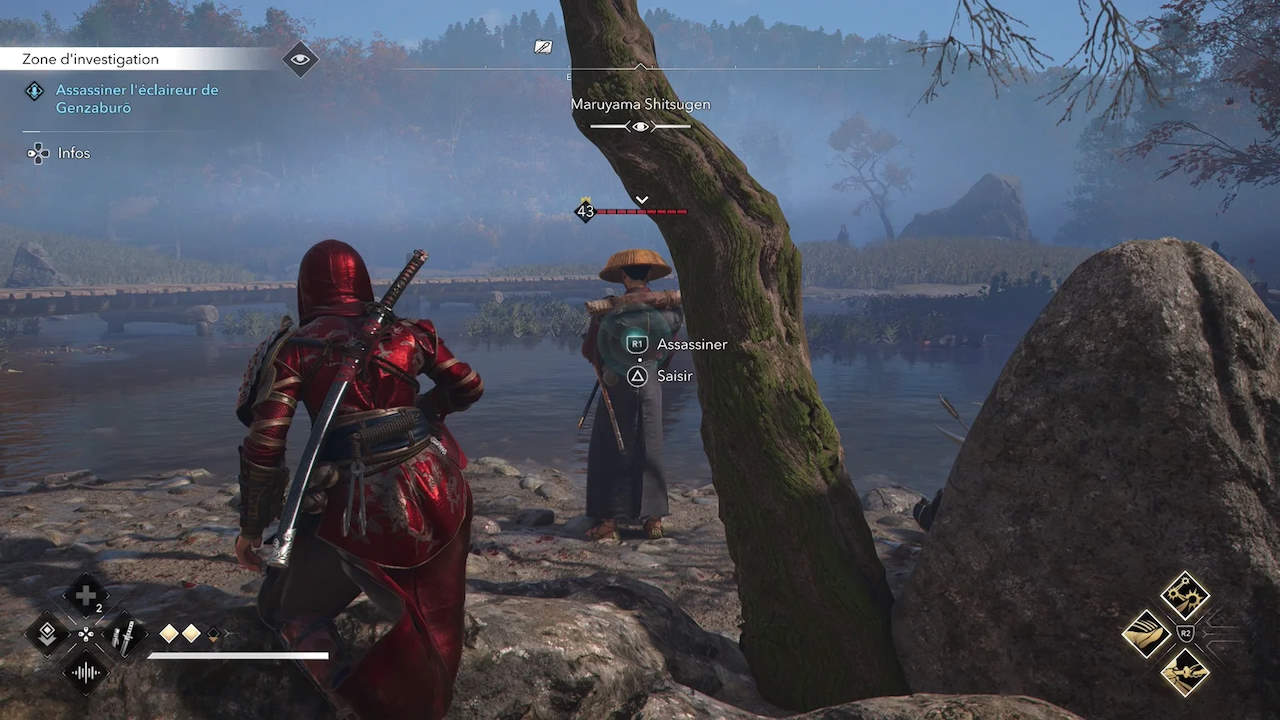
Task: Click the compass marker icon at top
Action: [543, 46]
